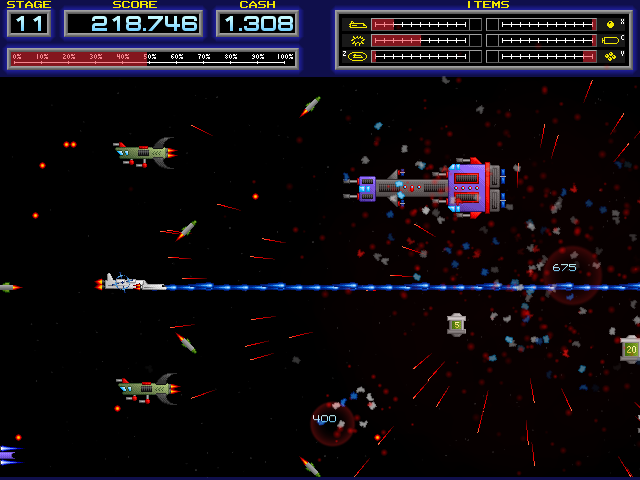The image size is (640, 480).
Task: Select the yellow ball item icon
Action: pyautogui.click(x=611, y=24)
